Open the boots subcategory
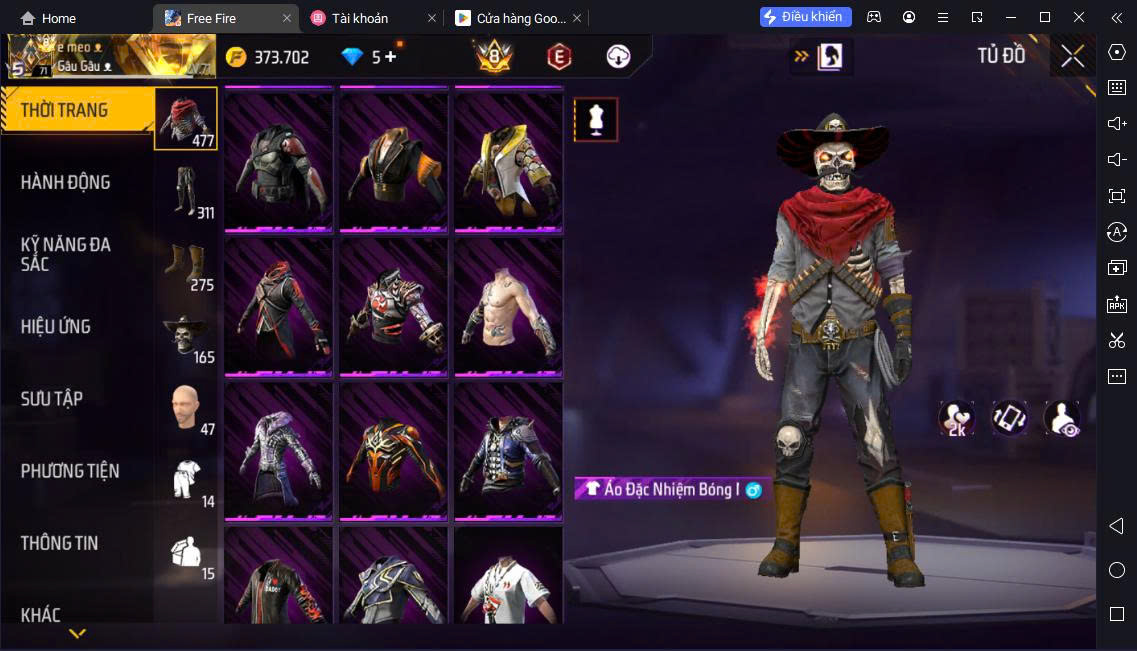Viewport: 1137px width, 651px height. pos(186,263)
